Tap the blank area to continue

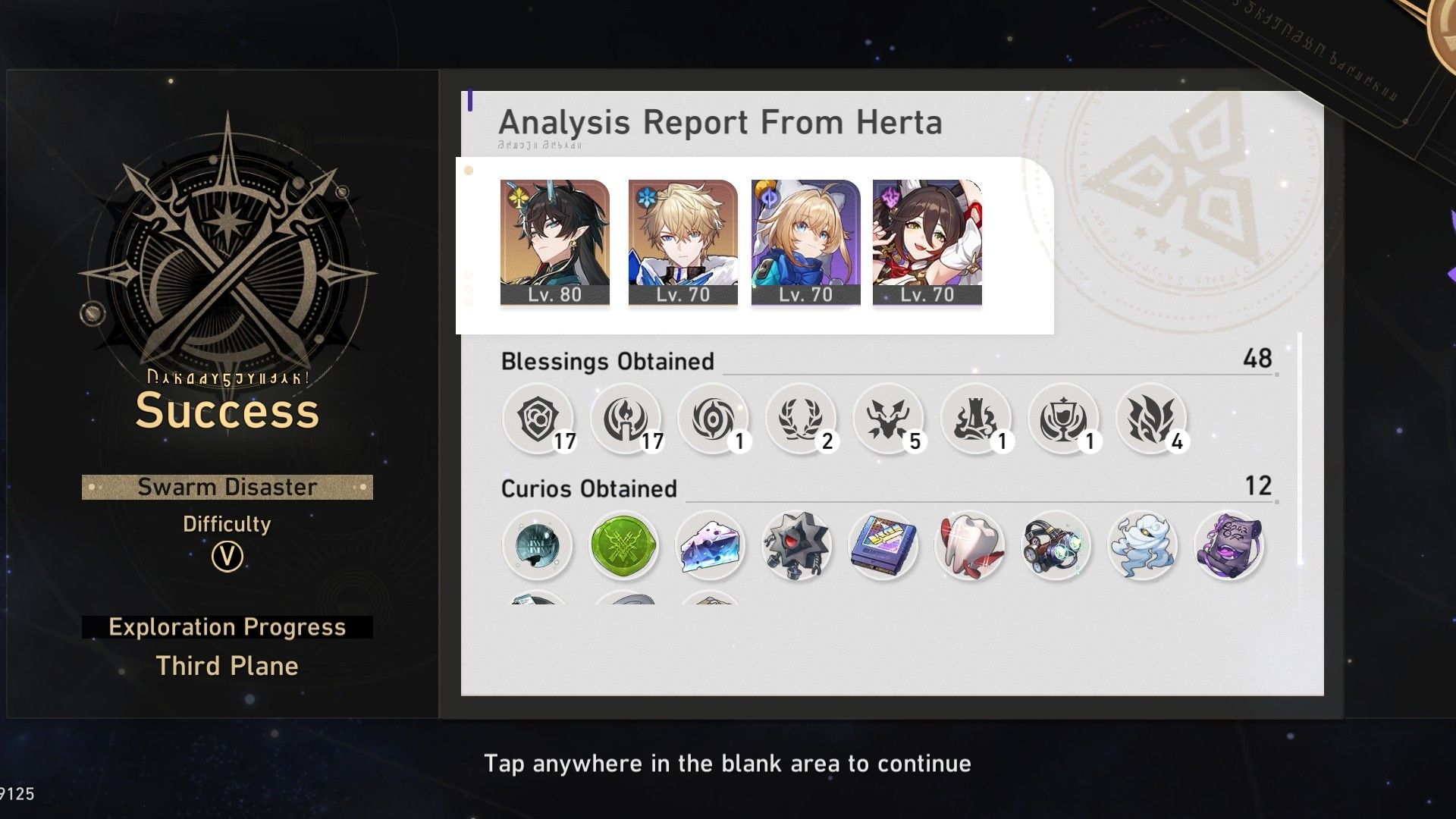728,764
